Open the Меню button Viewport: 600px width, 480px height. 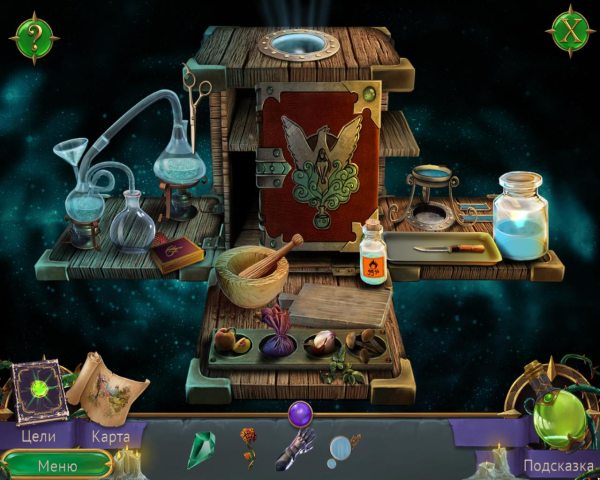[x=57, y=465]
